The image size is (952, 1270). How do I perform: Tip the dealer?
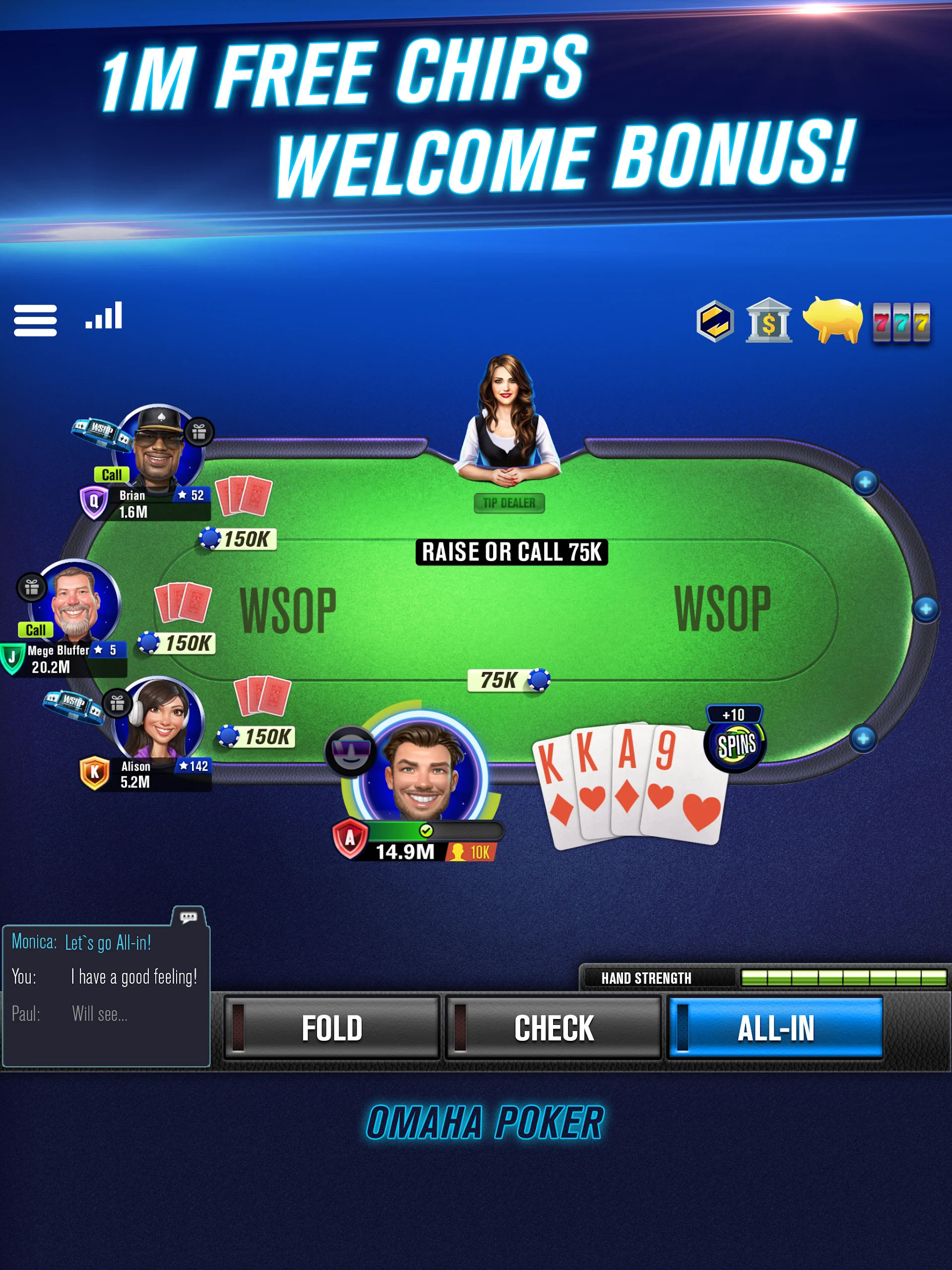click(508, 503)
